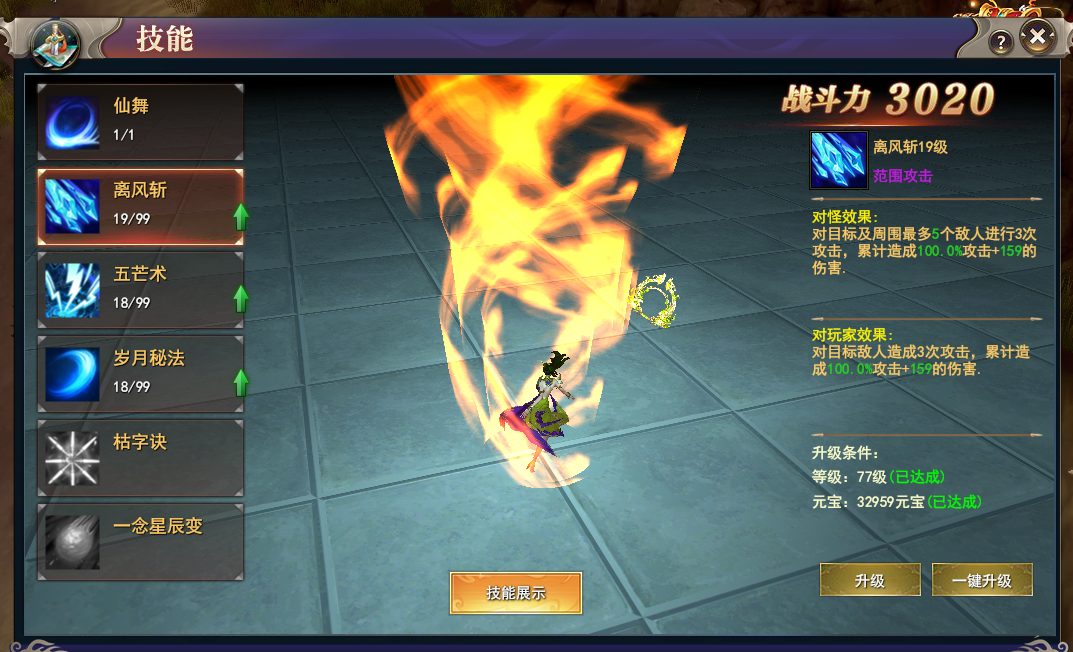Click the green upgrade arrow on 岁月秘法
The width and height of the screenshot is (1073, 652).
[x=240, y=382]
